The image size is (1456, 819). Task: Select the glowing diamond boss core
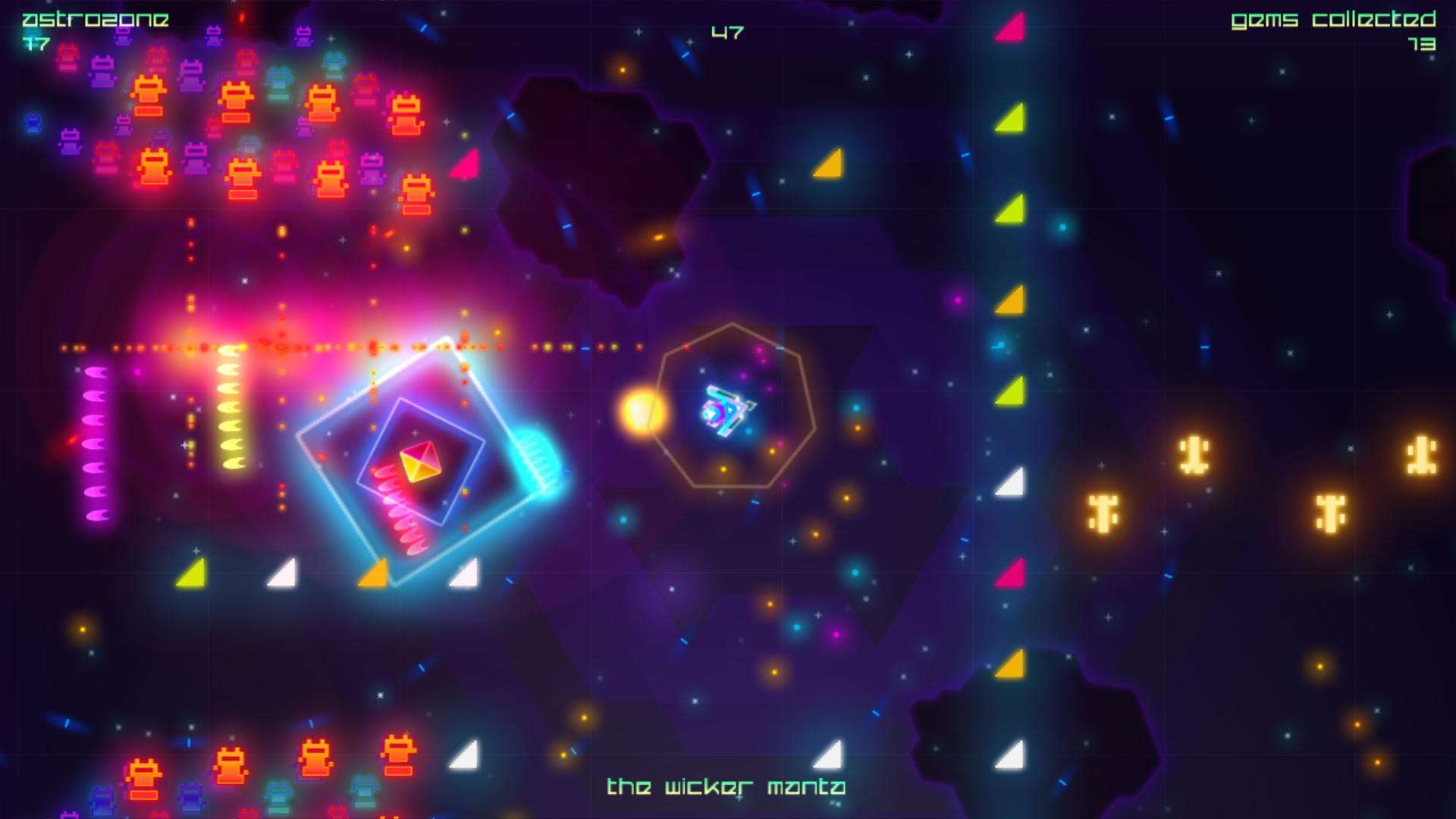(419, 461)
